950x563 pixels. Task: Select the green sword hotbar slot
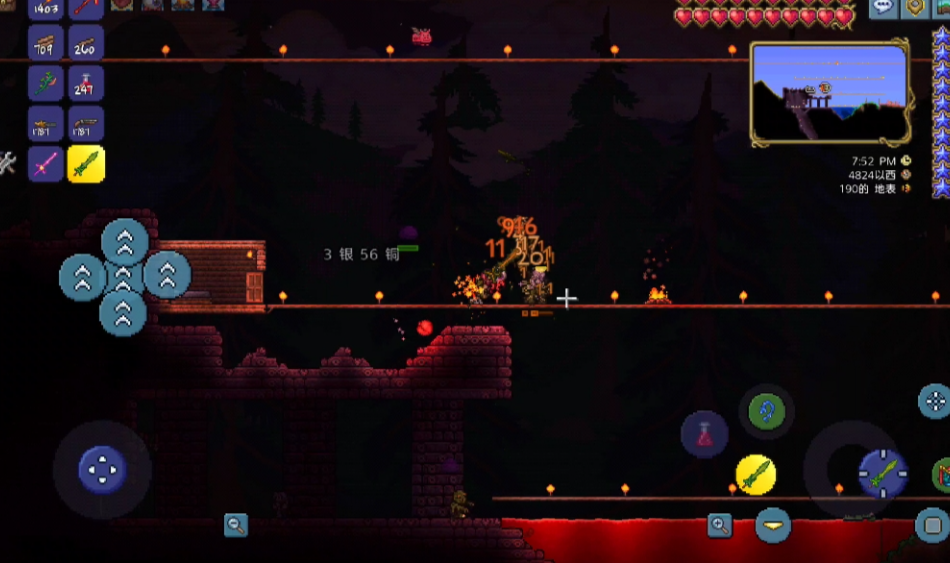tap(86, 164)
